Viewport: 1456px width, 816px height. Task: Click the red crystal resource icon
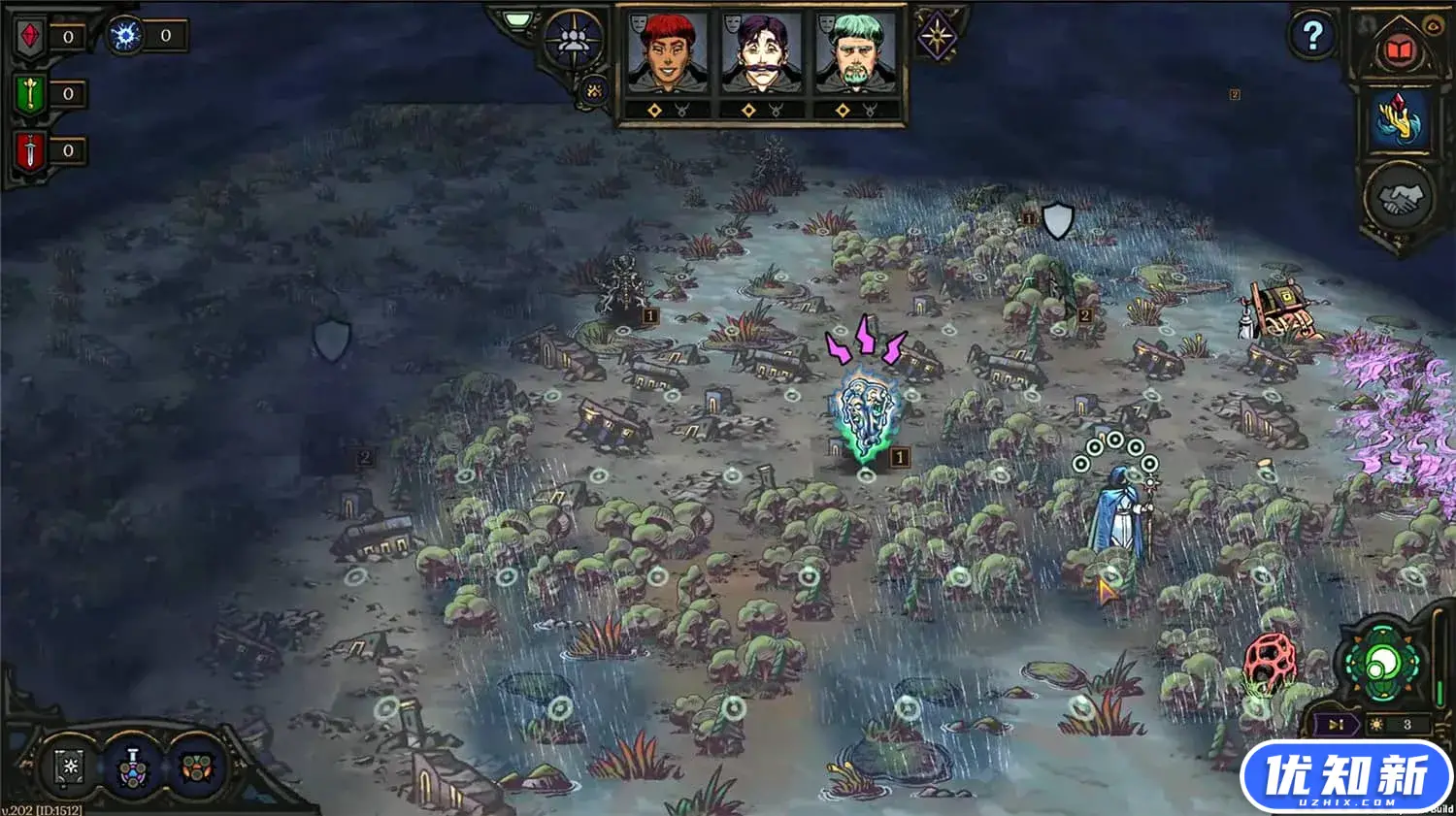coord(30,37)
